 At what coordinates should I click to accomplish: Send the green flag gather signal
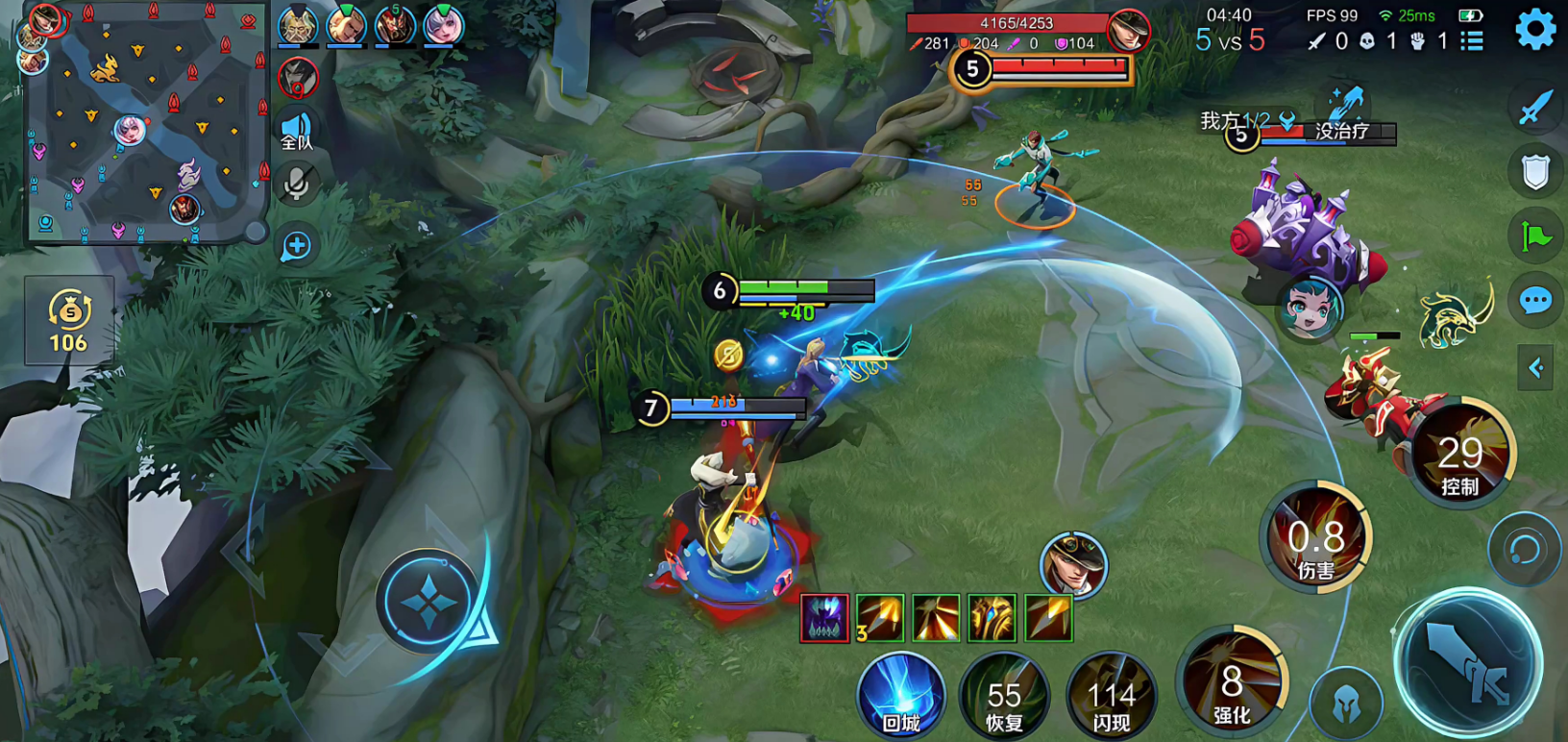[1535, 236]
